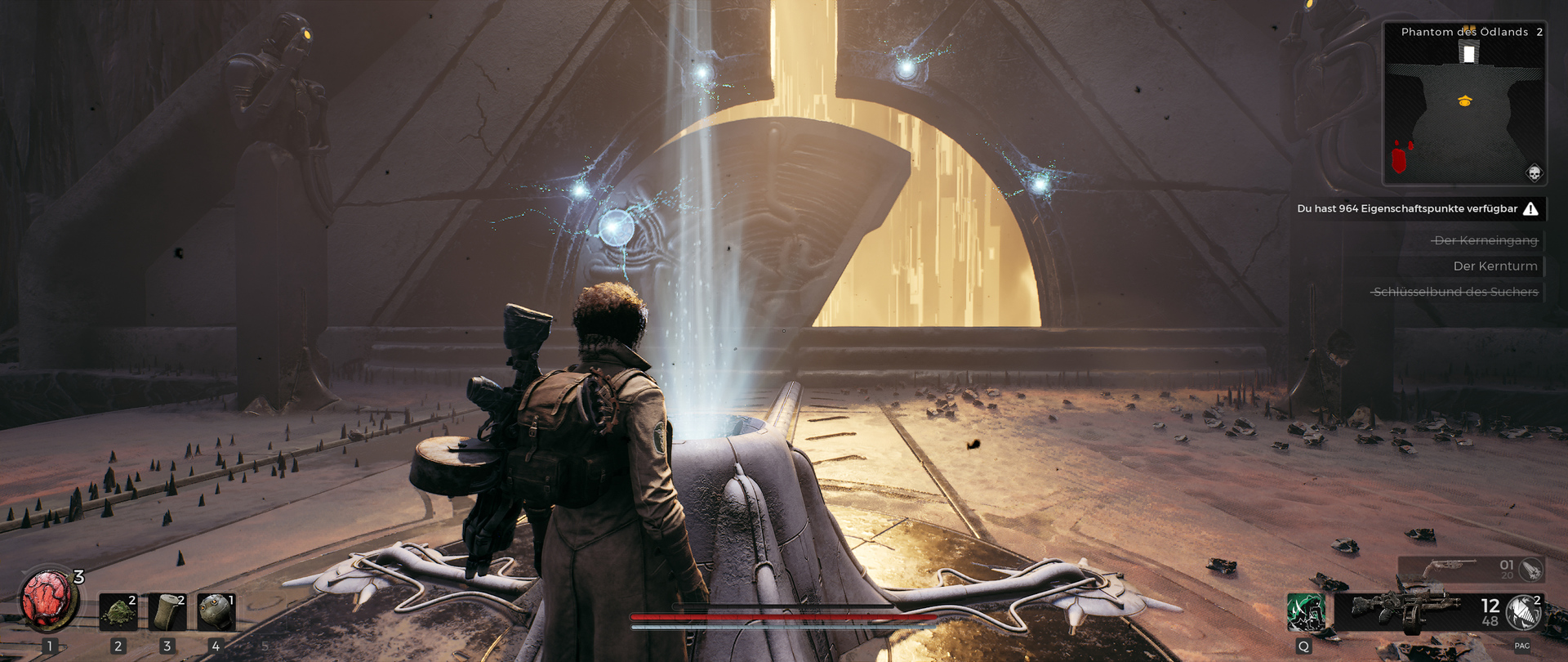
Task: Select the round metal grenade slot
Action: (216, 612)
